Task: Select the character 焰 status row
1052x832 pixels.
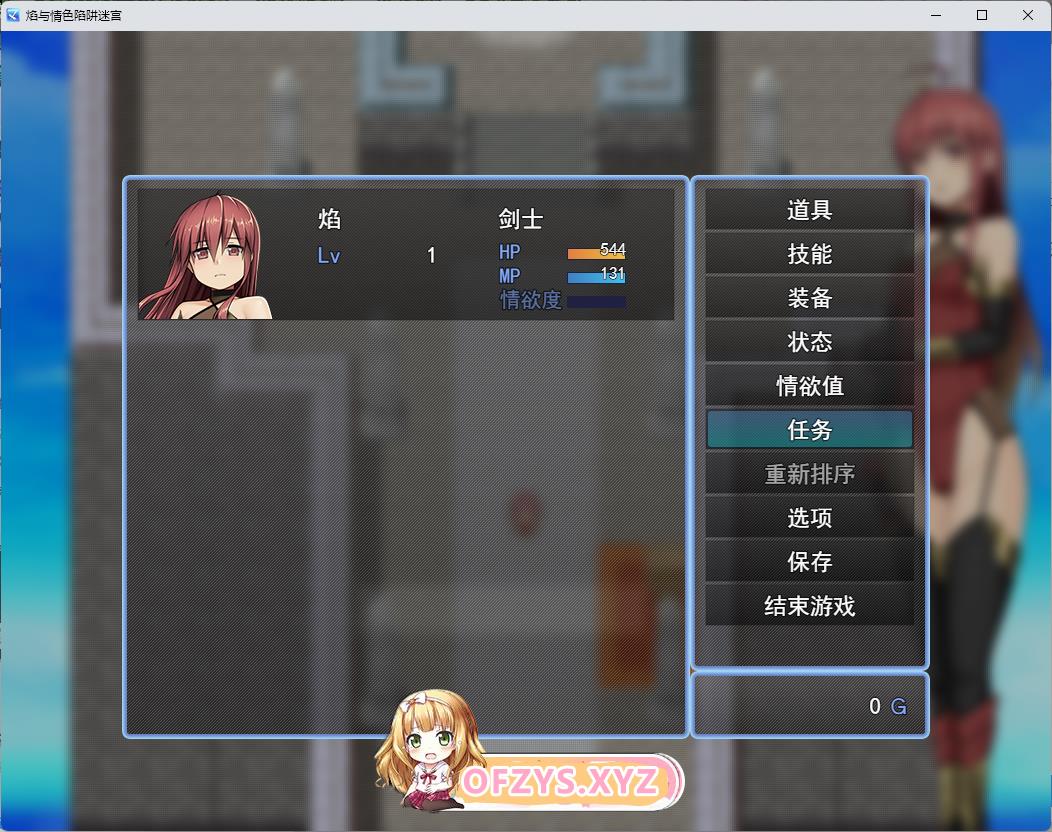Action: coord(405,254)
